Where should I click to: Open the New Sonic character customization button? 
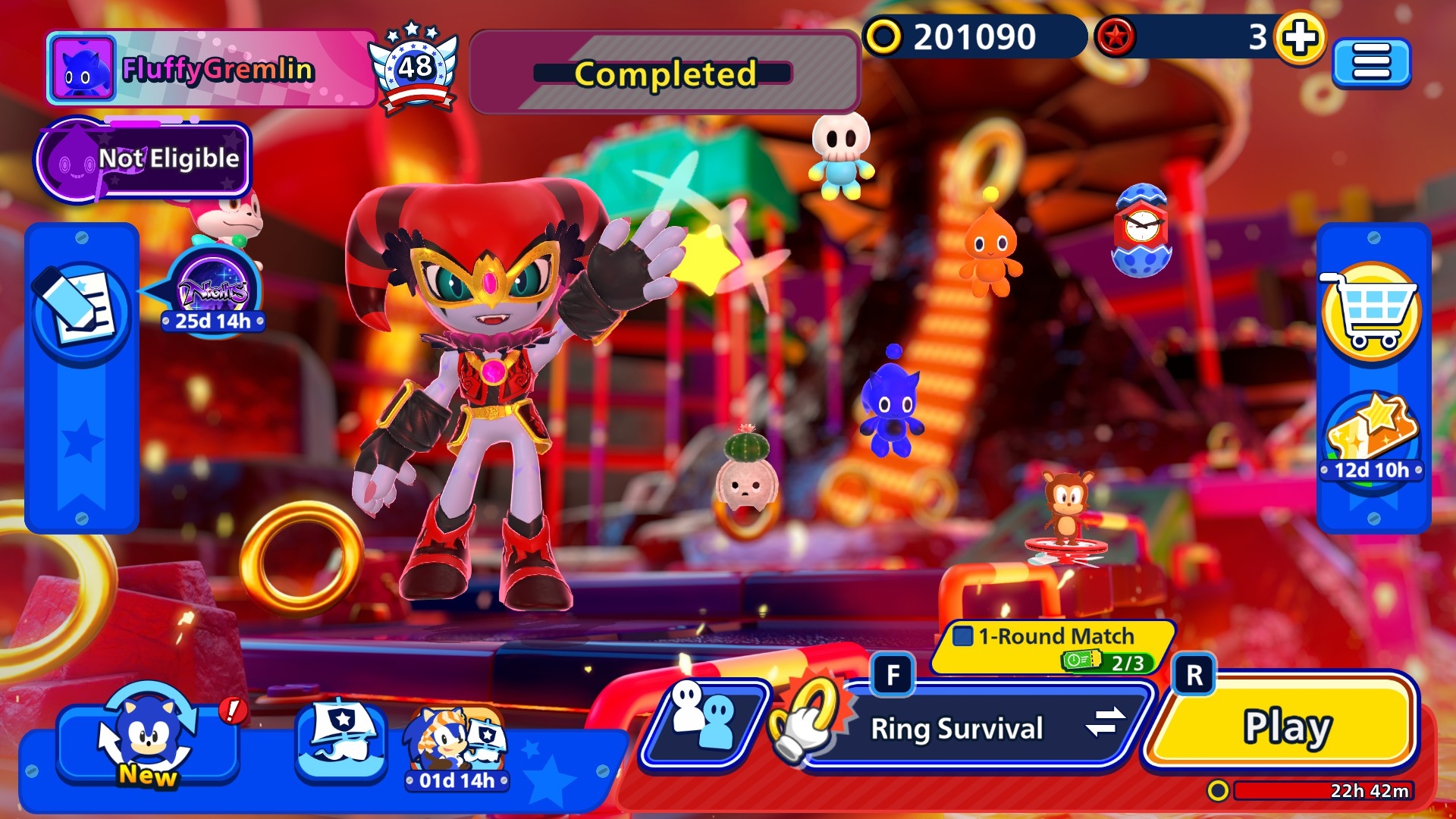148,741
